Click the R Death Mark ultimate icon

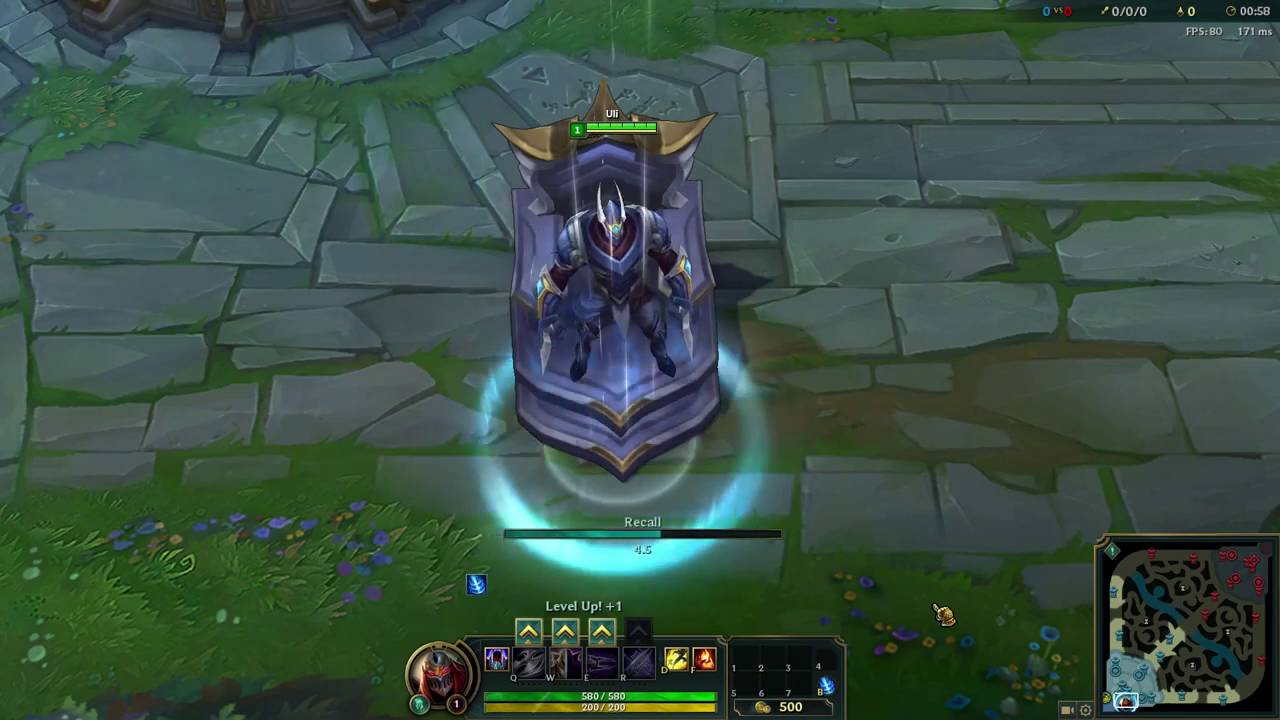pyautogui.click(x=638, y=660)
